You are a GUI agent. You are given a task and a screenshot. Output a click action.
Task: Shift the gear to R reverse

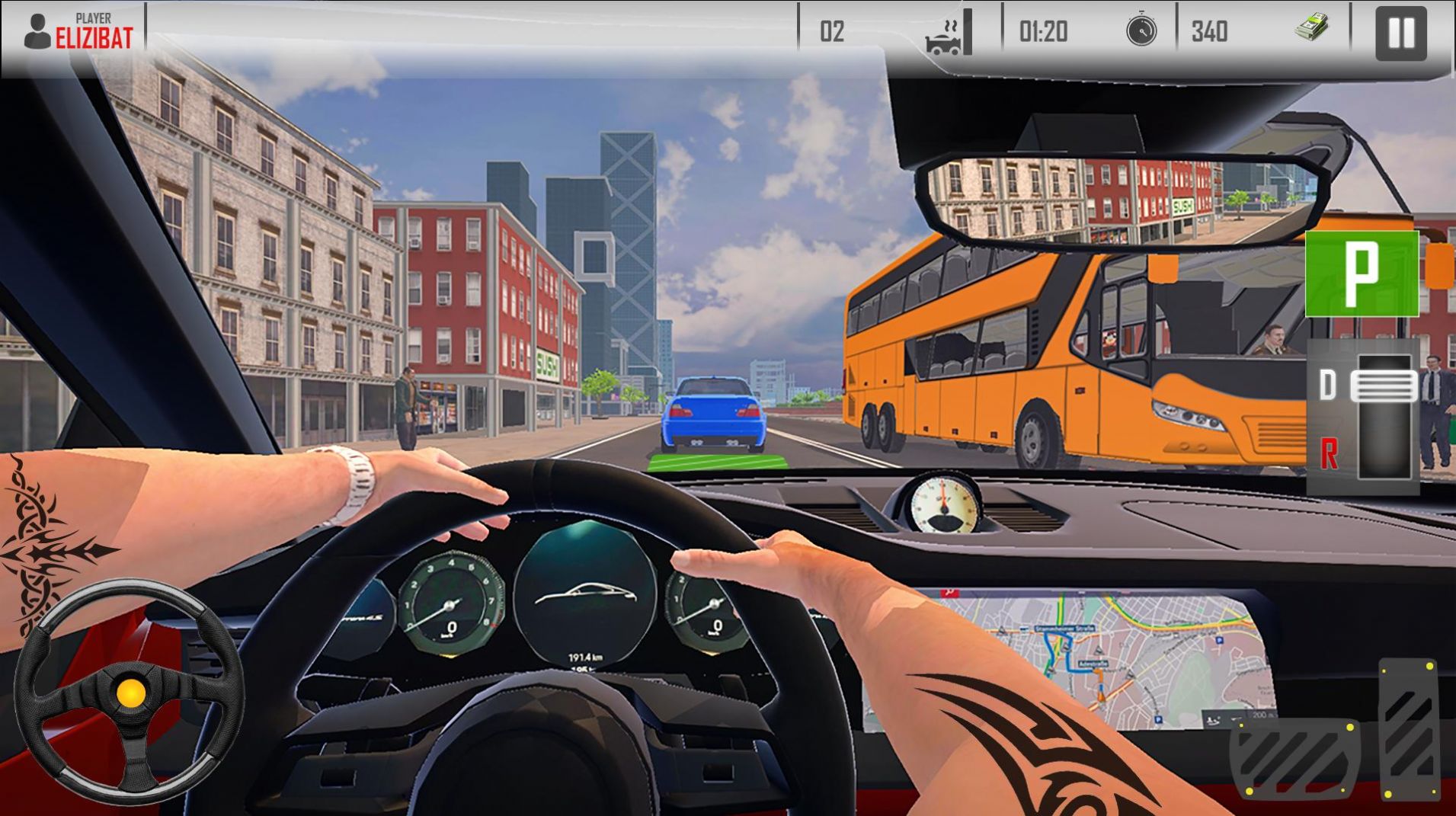(1328, 454)
